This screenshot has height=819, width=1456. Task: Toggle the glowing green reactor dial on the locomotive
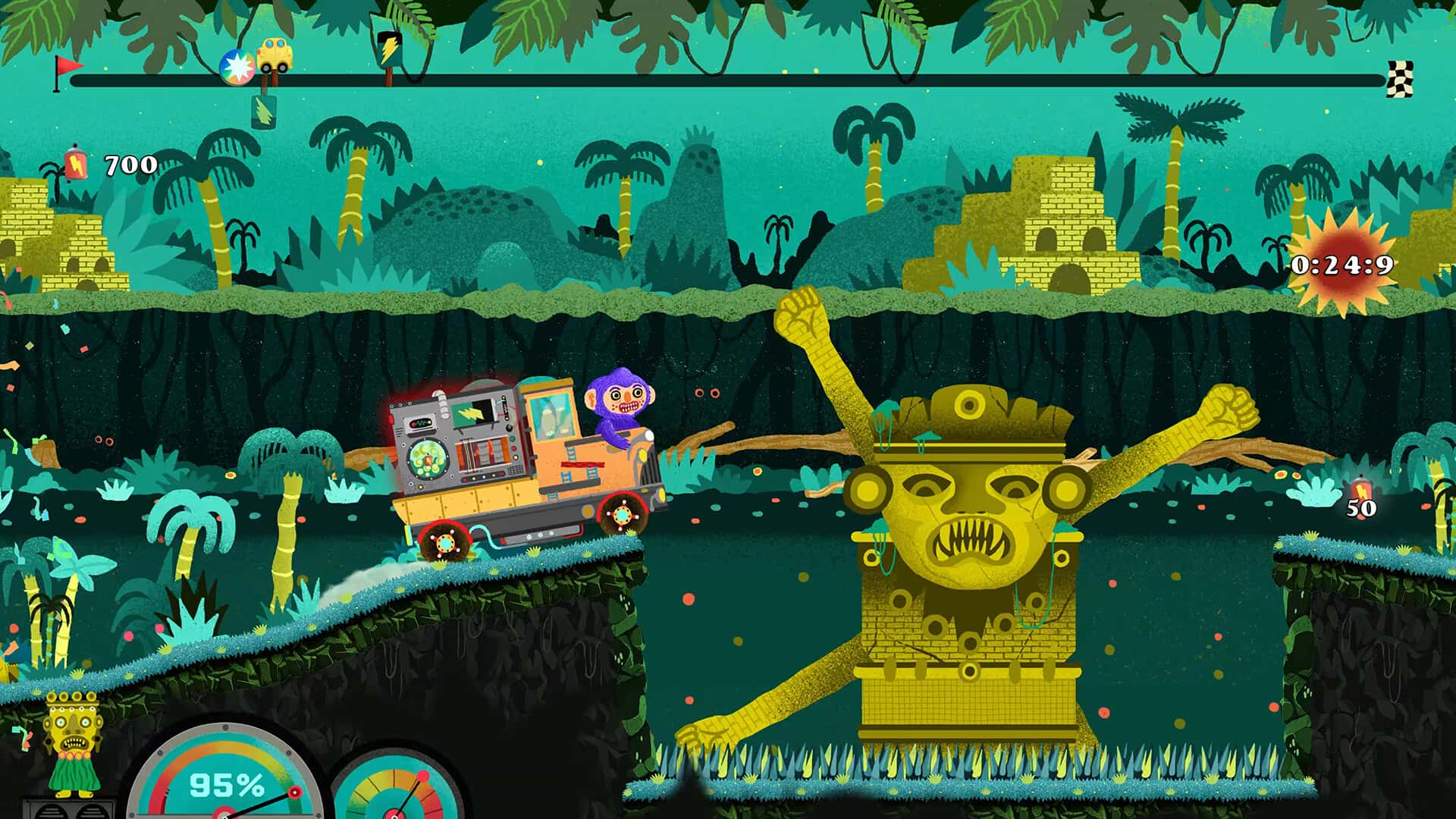tap(429, 458)
